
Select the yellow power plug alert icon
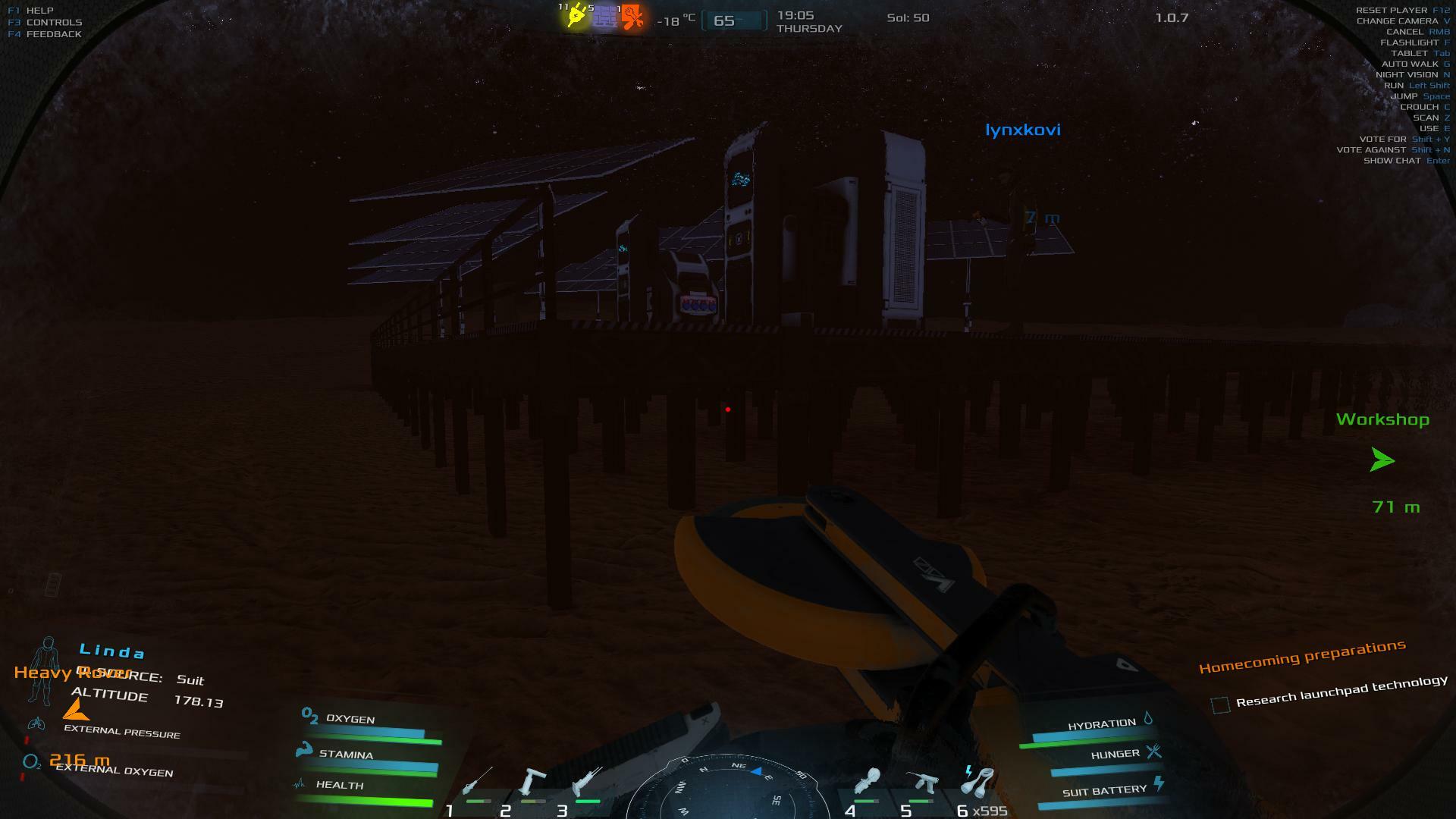576,16
